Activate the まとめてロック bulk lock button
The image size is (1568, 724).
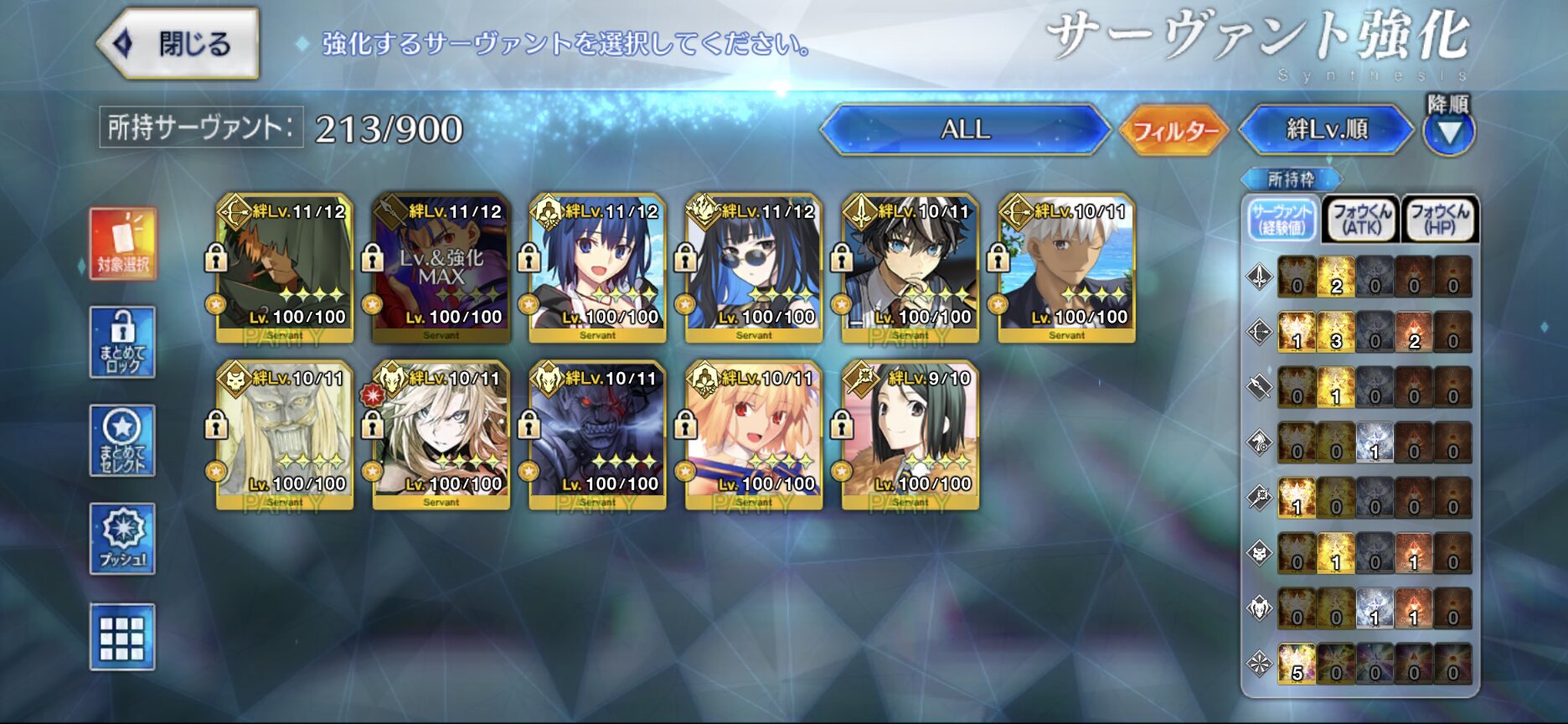(x=122, y=342)
